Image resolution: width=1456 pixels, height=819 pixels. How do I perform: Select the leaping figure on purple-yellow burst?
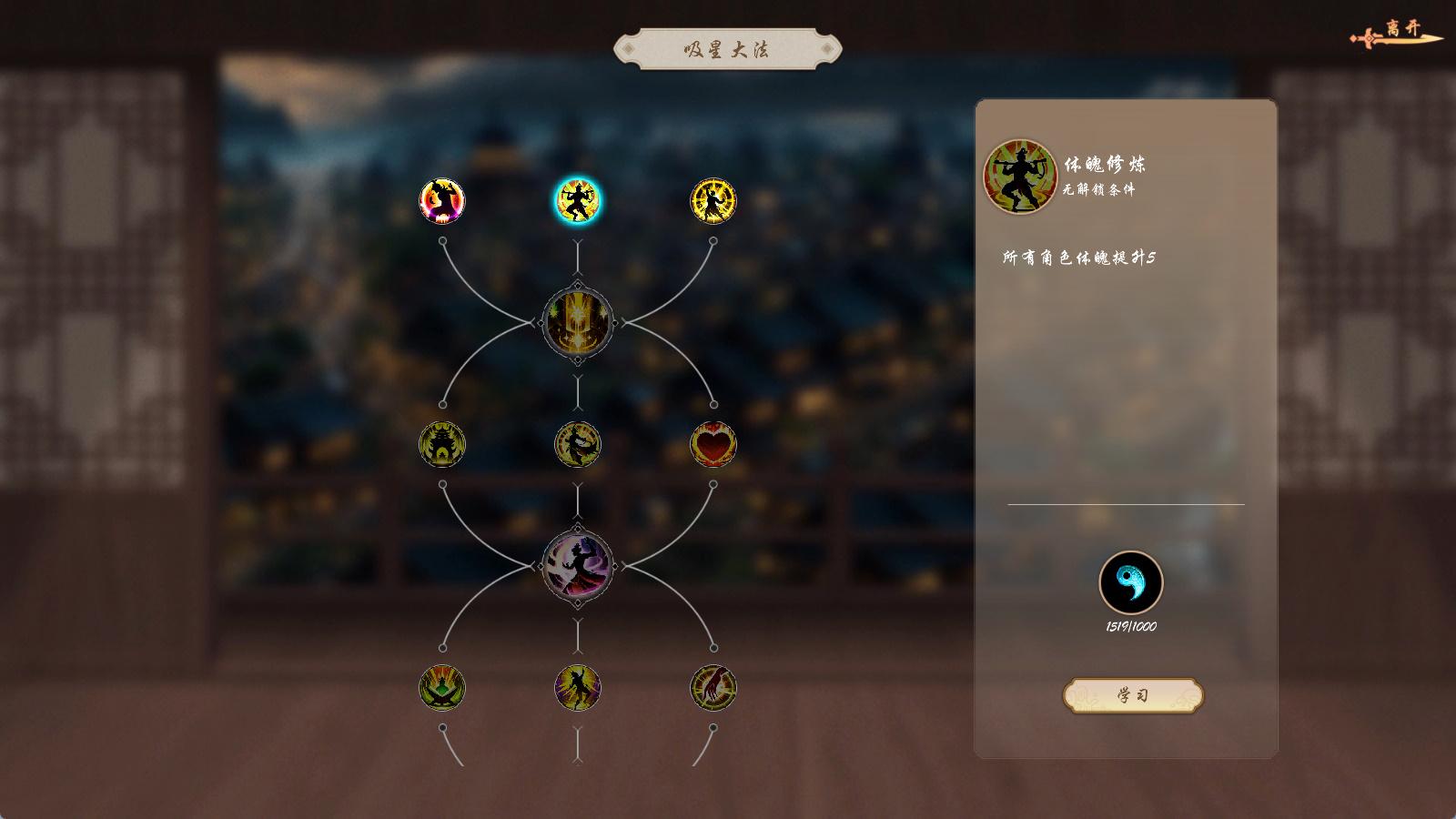point(578,688)
